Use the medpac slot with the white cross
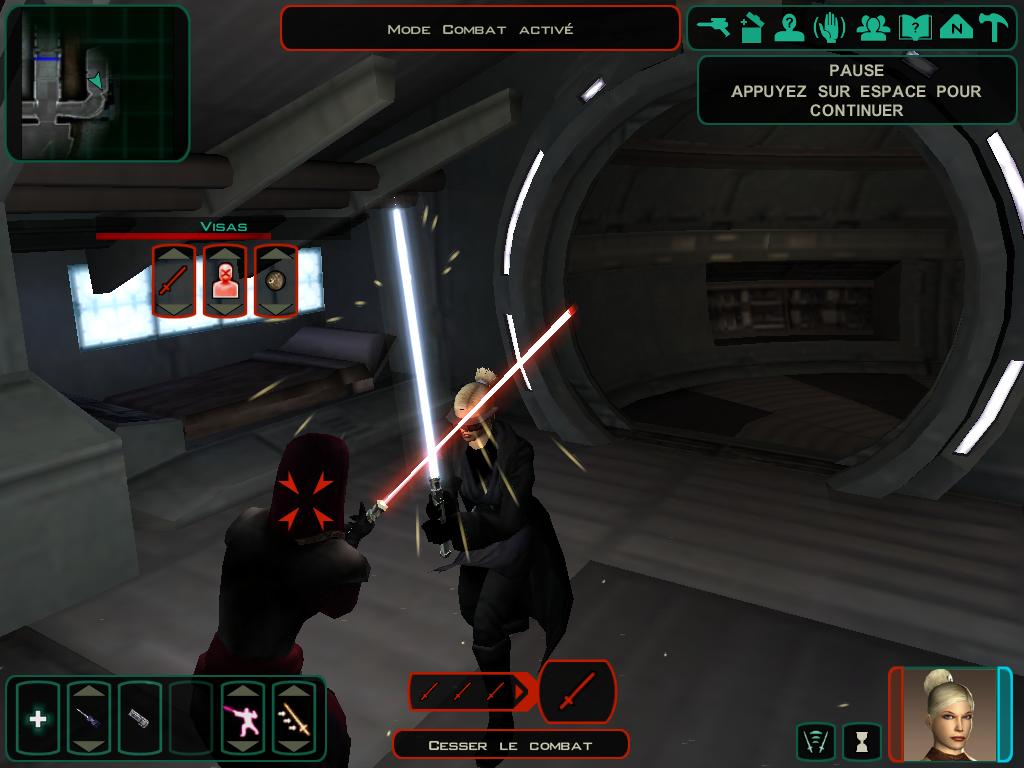The width and height of the screenshot is (1024, 768). pyautogui.click(x=38, y=718)
